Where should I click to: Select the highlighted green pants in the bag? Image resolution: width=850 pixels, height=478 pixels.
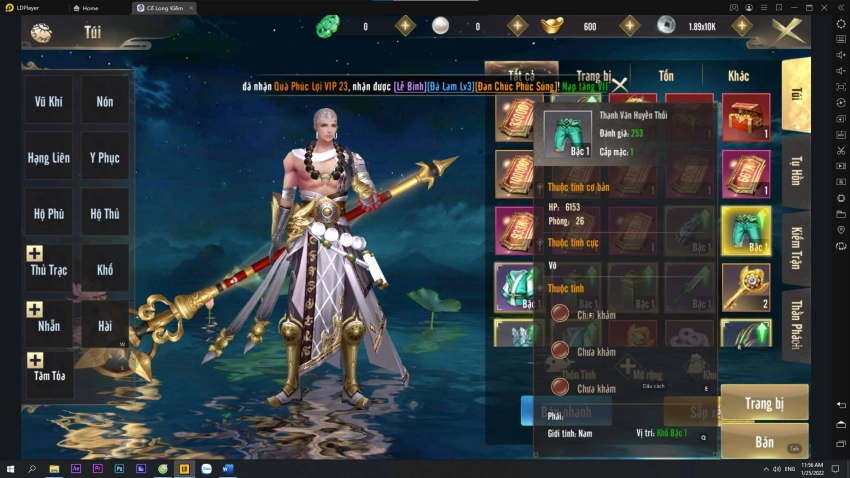746,231
